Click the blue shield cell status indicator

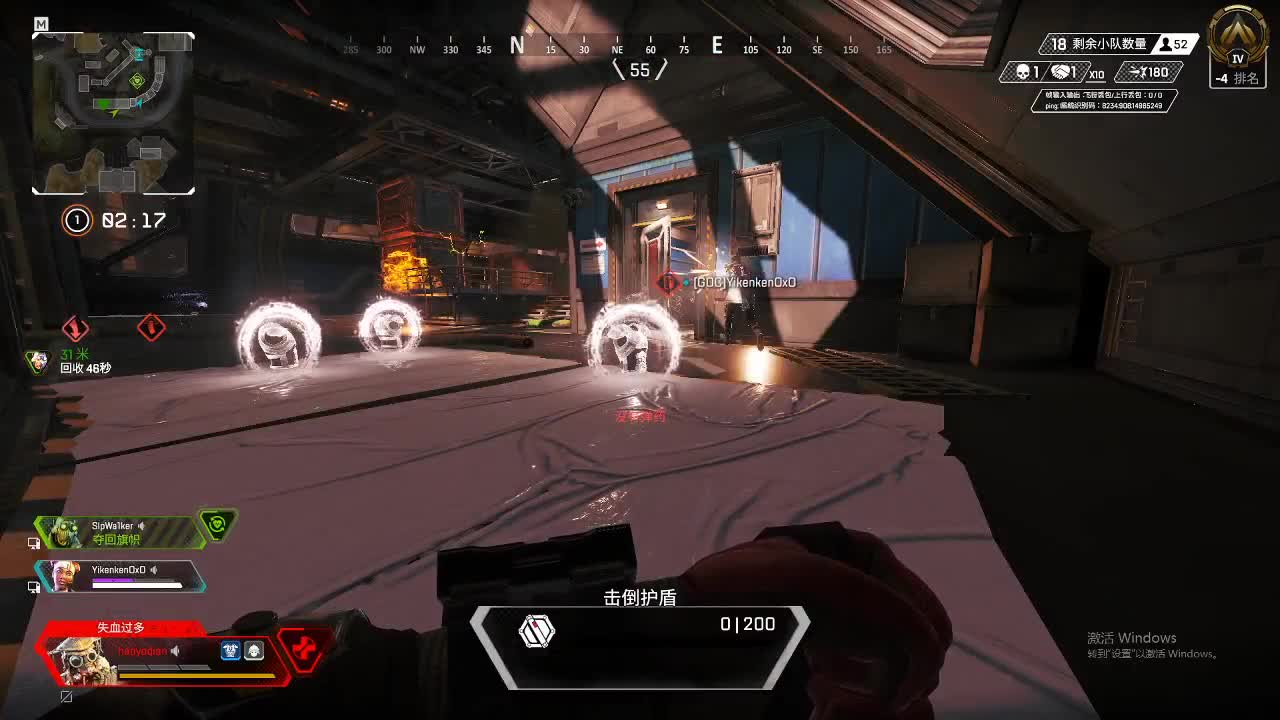pos(230,651)
